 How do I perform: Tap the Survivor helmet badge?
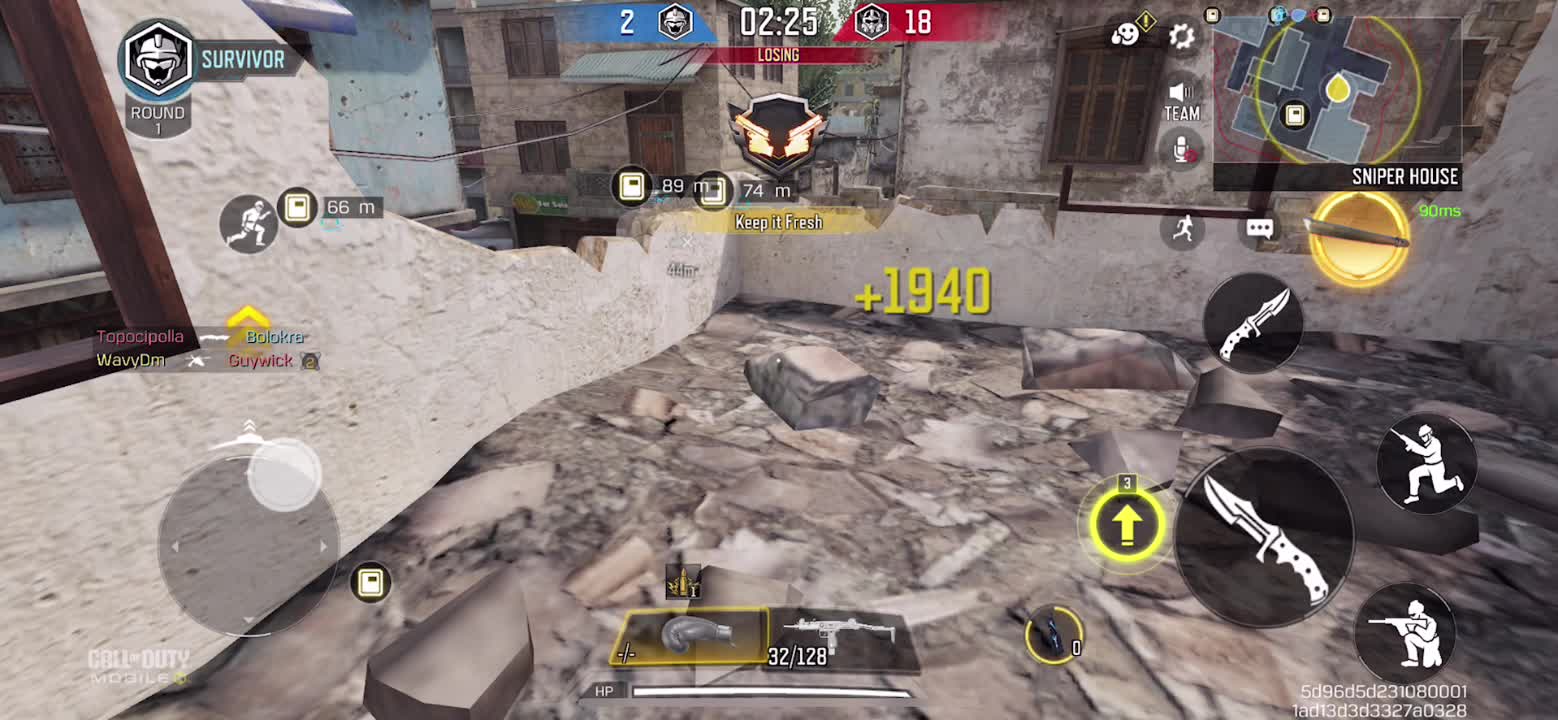158,60
